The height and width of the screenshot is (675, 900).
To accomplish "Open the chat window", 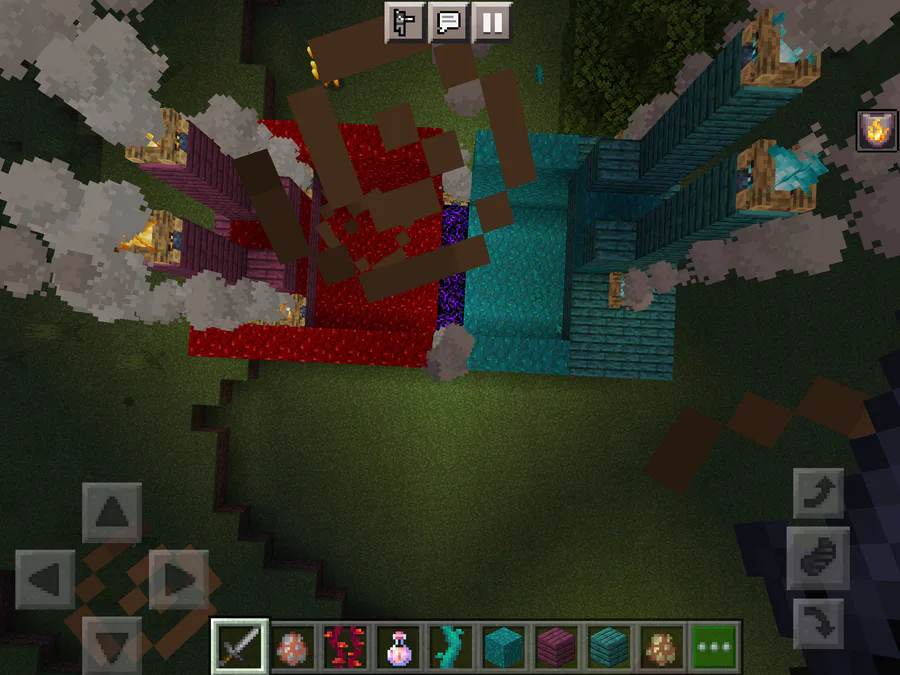I will [x=449, y=22].
